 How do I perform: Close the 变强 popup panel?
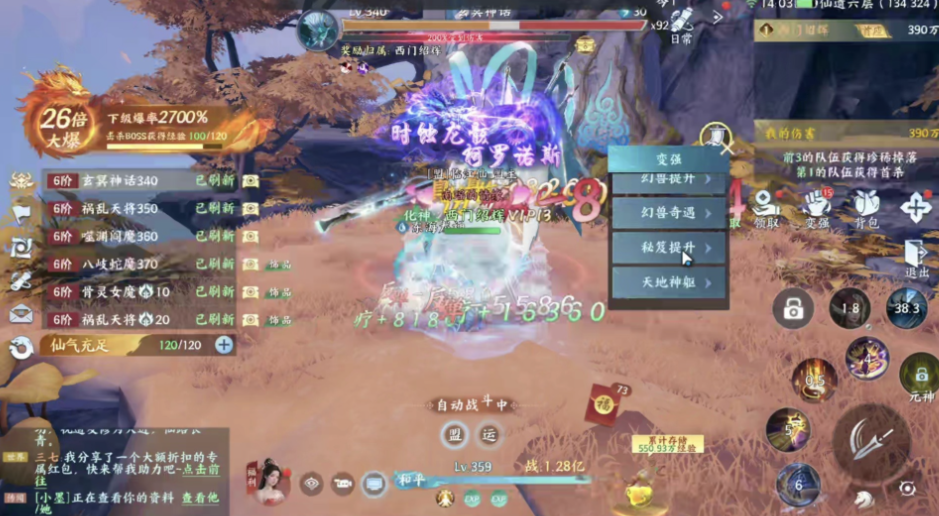tap(726, 148)
